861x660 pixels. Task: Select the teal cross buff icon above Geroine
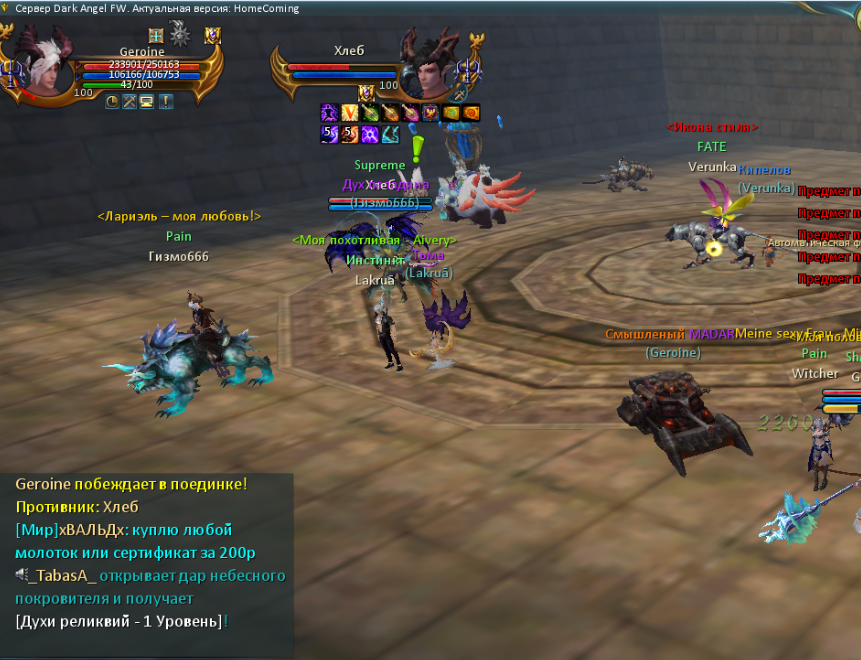tap(155, 37)
